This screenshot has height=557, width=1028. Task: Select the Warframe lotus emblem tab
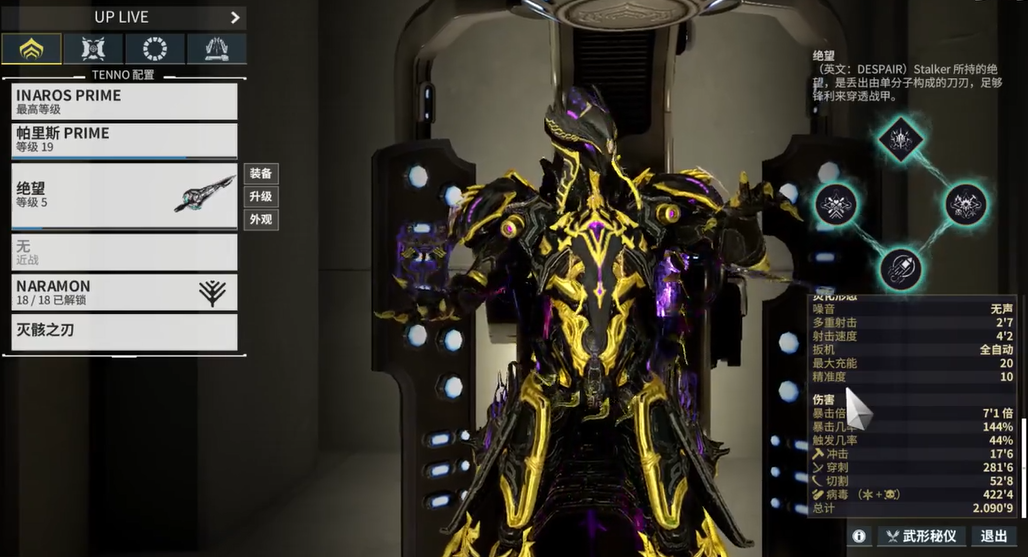31,48
